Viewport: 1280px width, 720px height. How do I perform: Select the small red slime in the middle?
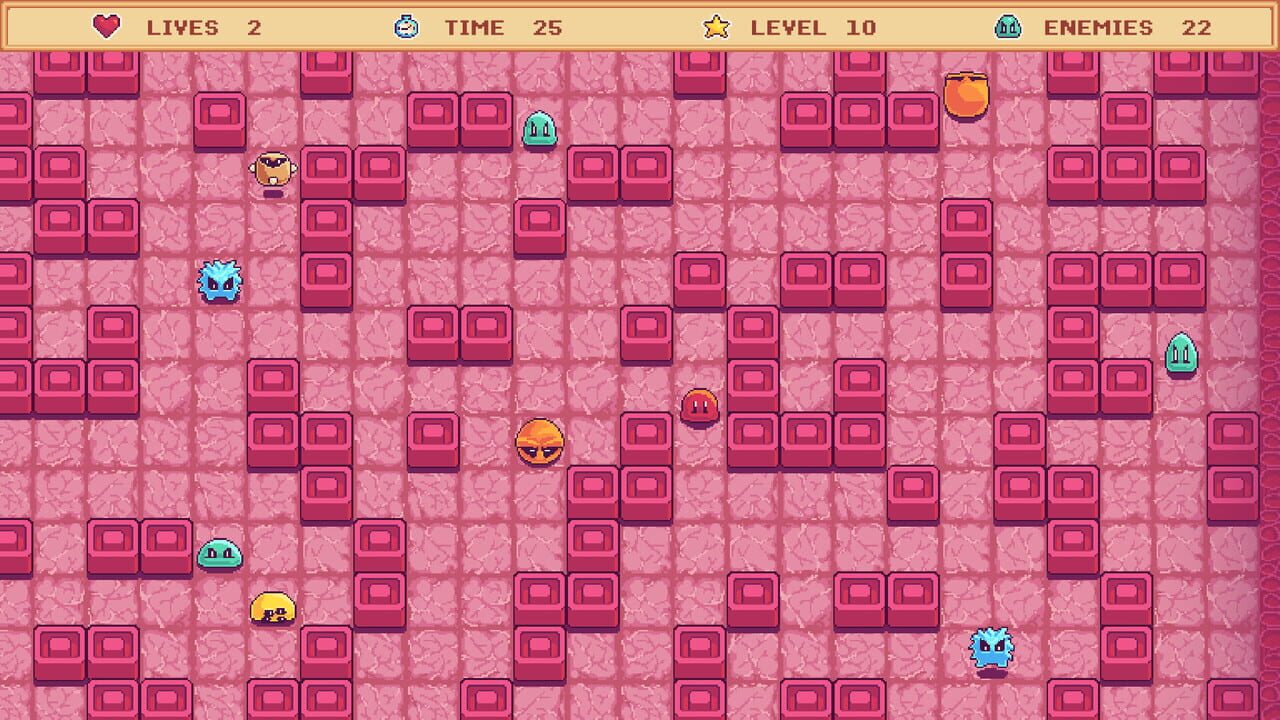700,406
